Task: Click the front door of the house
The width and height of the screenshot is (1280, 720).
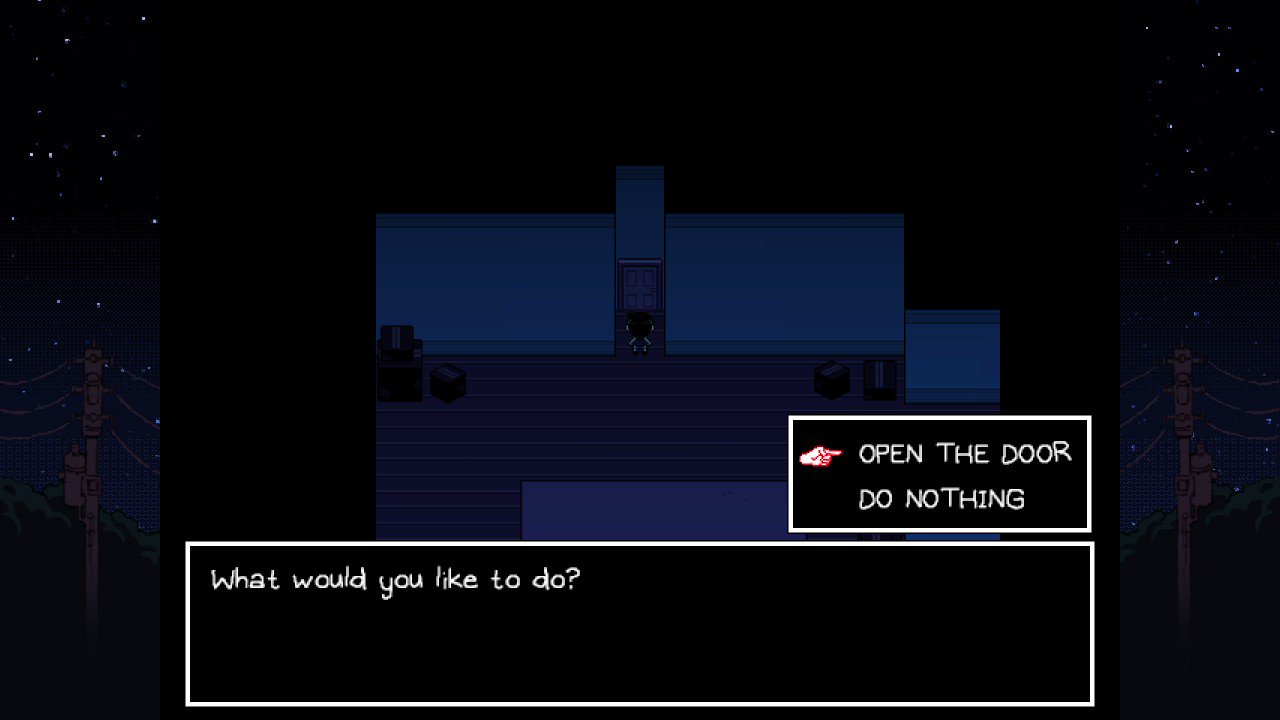Action: click(640, 283)
